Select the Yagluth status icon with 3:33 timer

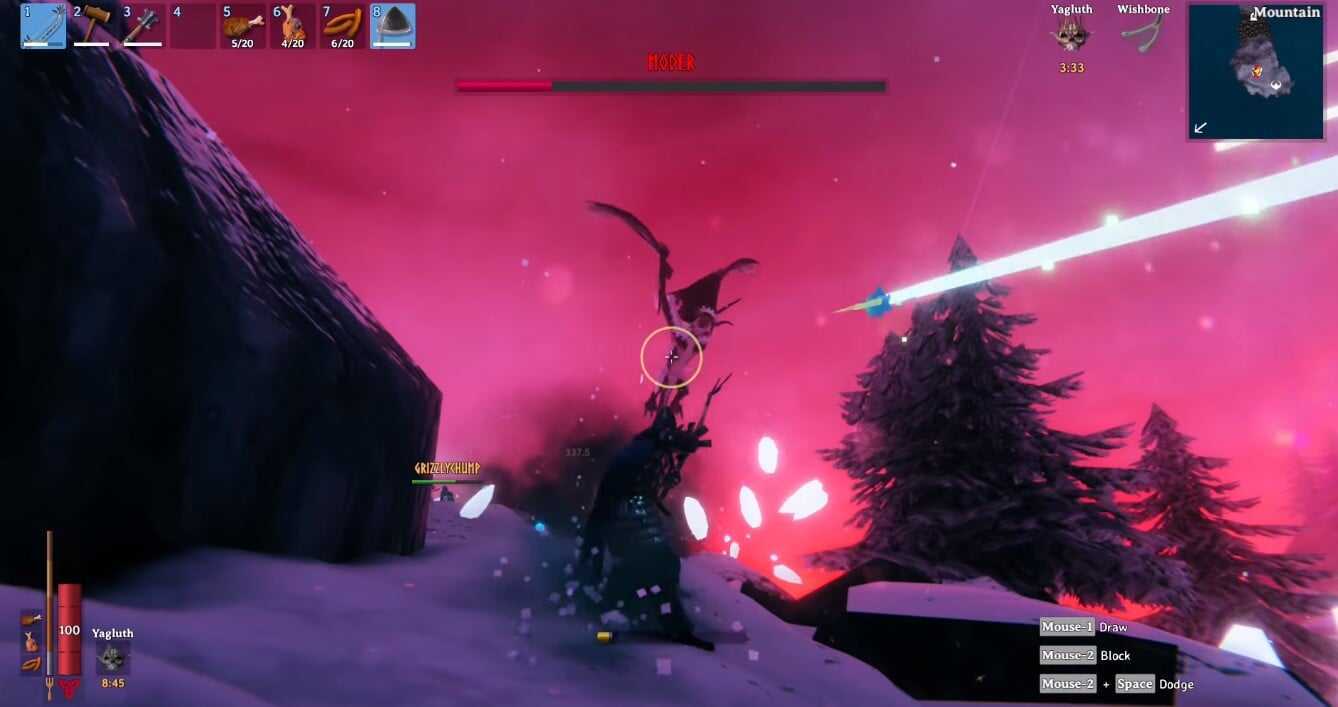1071,35
